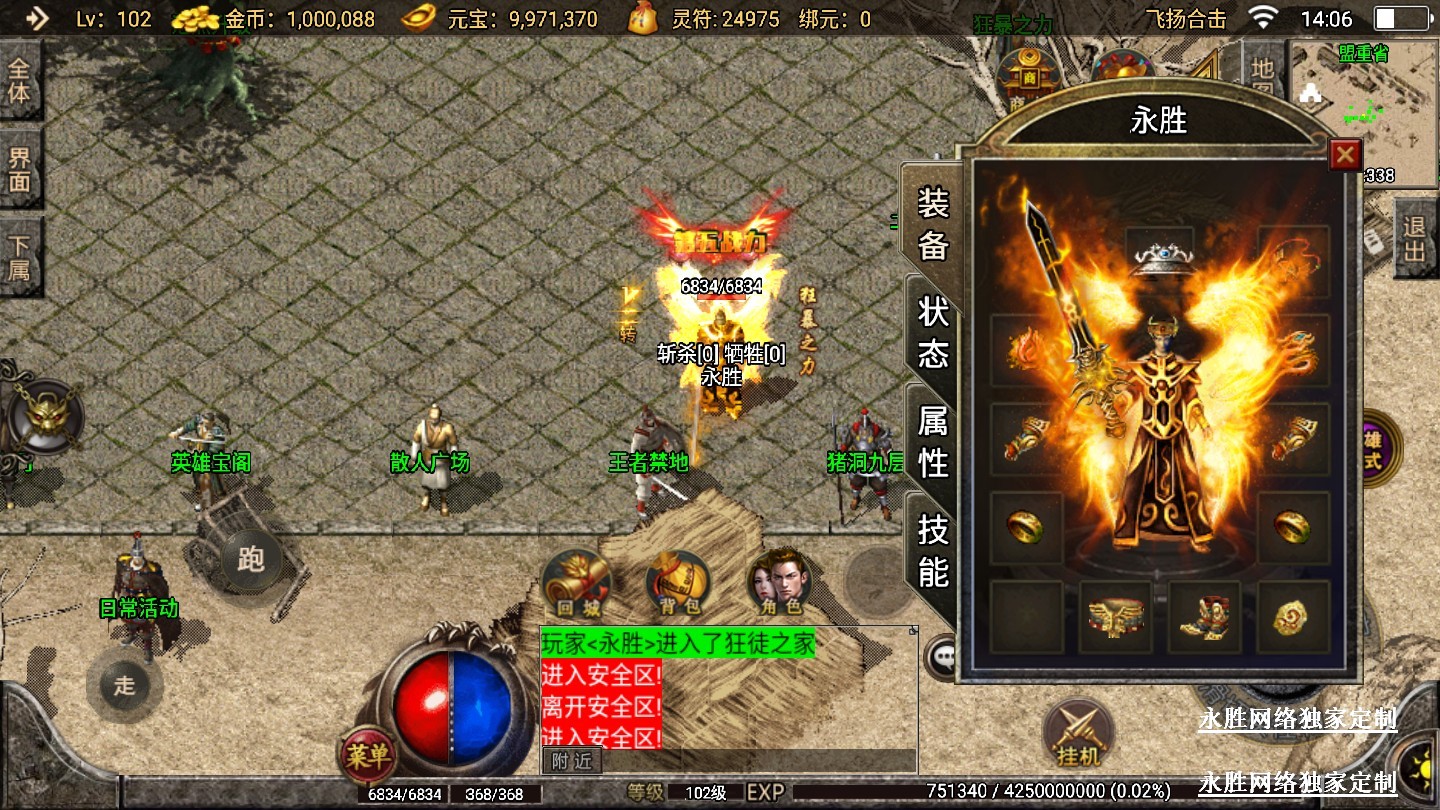Screen dimensions: 1440x810
Task: Switch to 跑 run movement
Action: pyautogui.click(x=250, y=559)
